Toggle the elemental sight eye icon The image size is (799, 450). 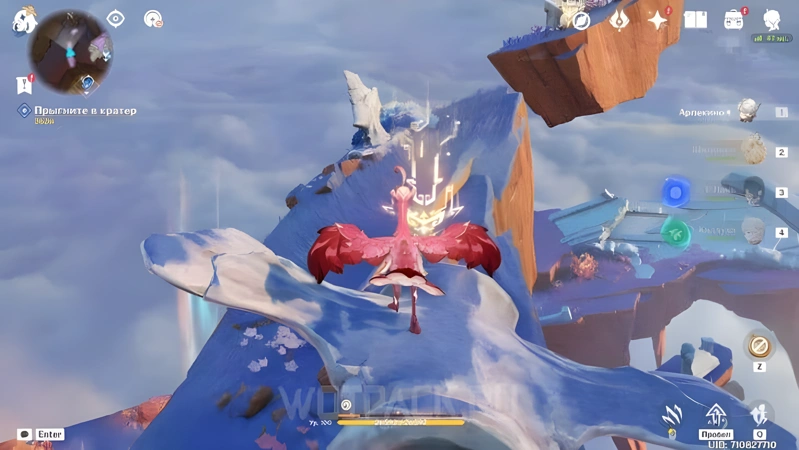(x=116, y=19)
